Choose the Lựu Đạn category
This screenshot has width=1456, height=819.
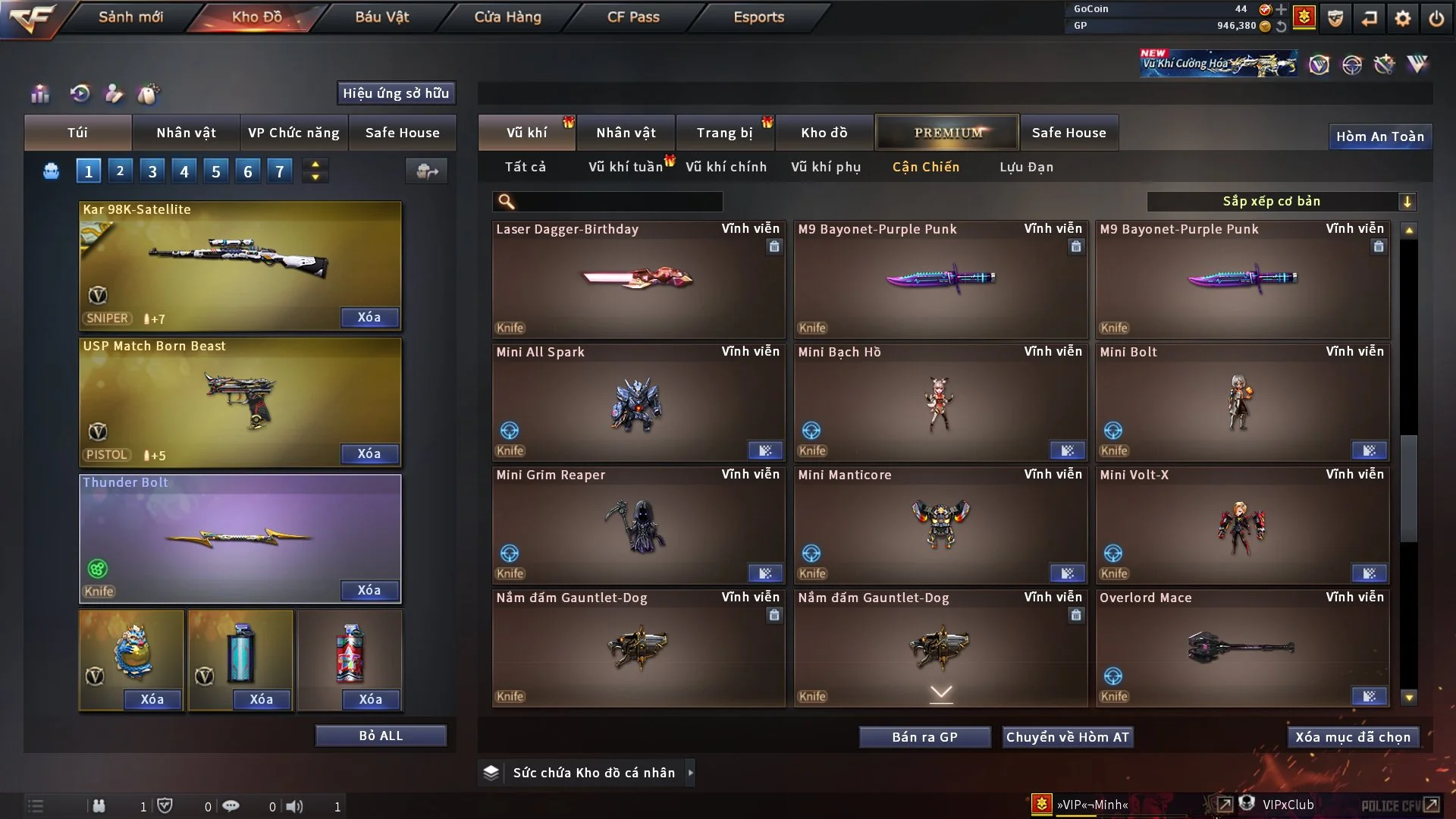1026,167
